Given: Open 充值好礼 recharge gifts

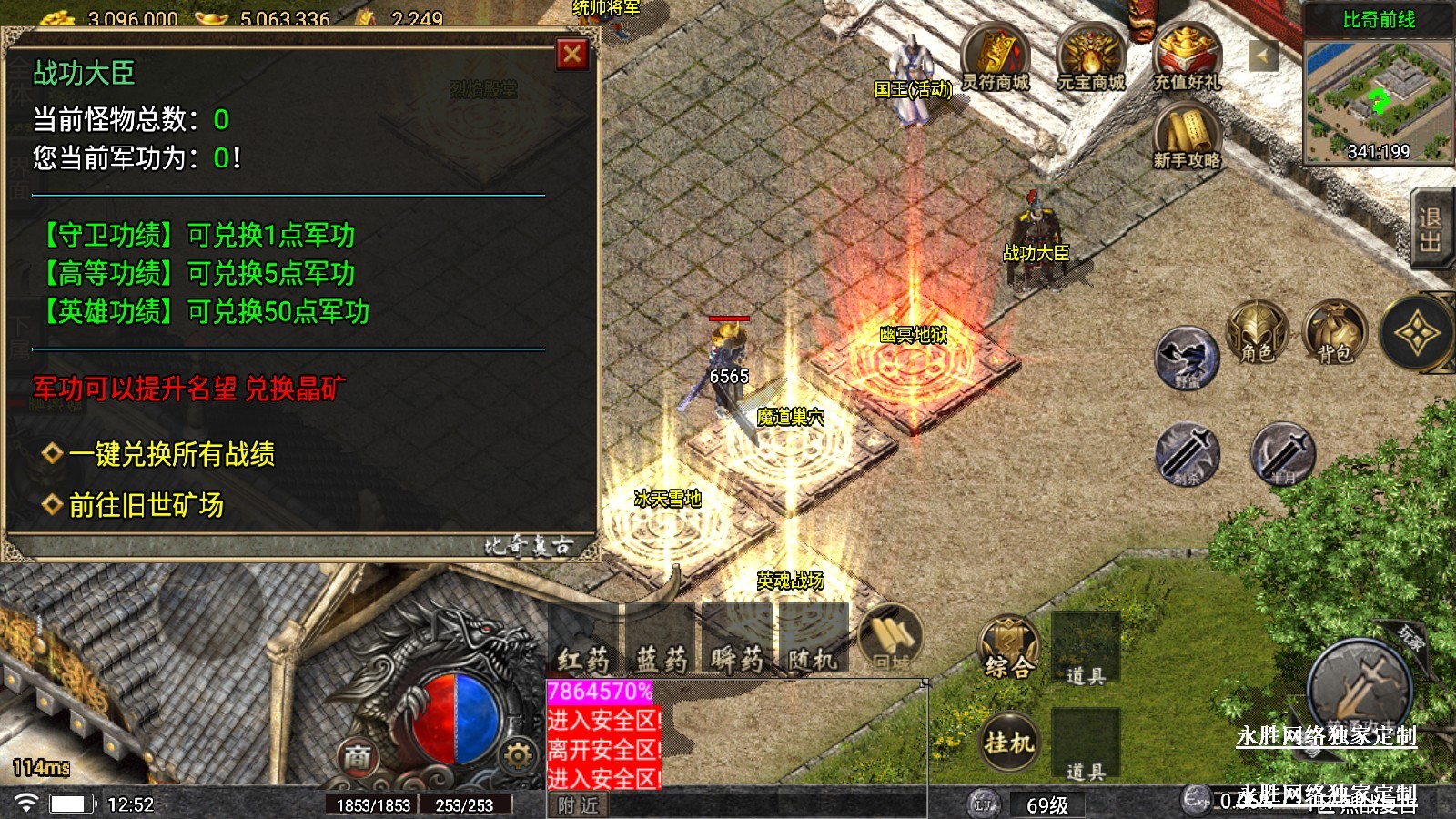Looking at the screenshot, I should [1186, 56].
